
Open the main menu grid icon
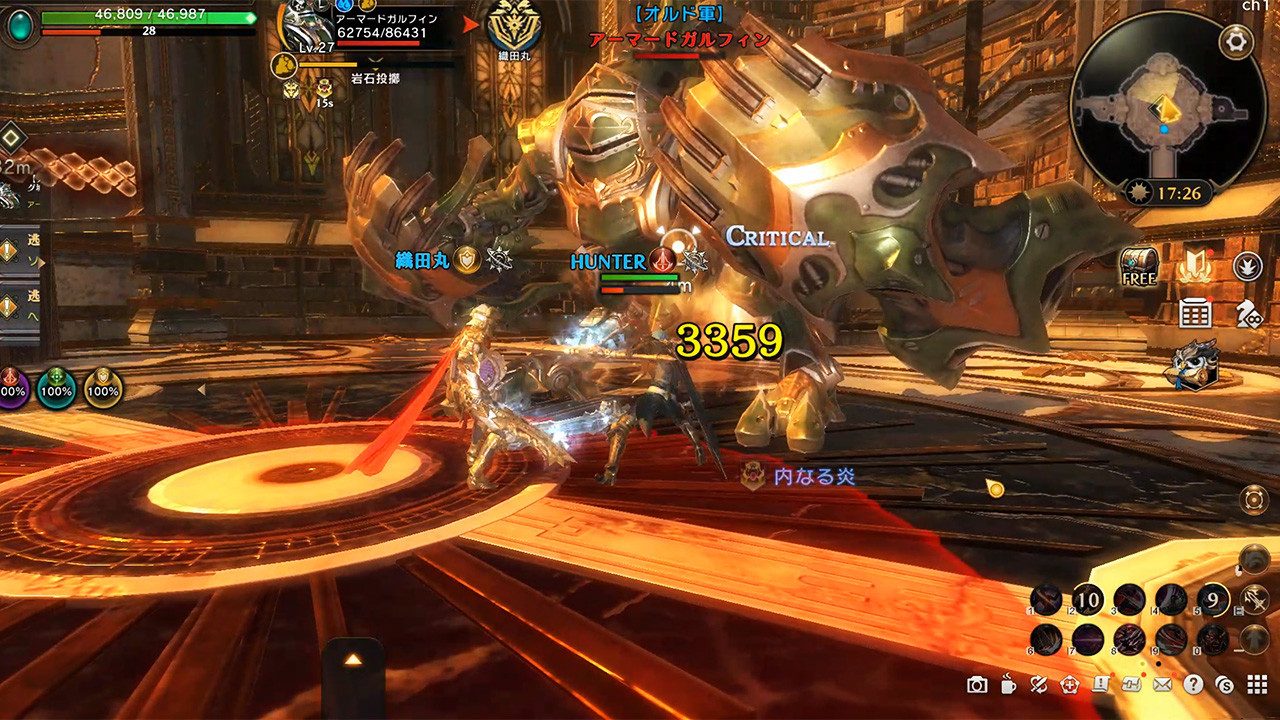pyautogui.click(x=1257, y=684)
